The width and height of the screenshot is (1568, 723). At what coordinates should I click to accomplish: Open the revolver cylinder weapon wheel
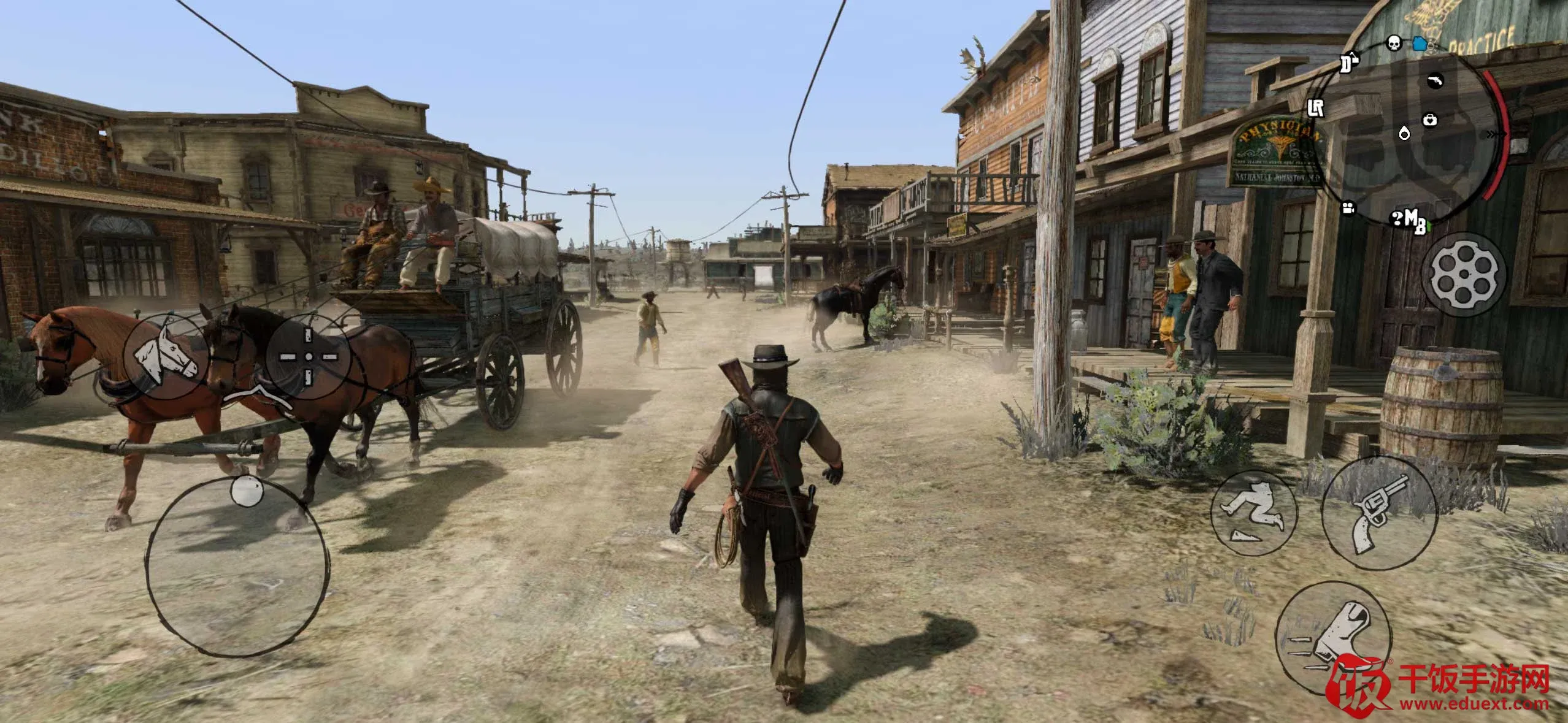click(1464, 275)
